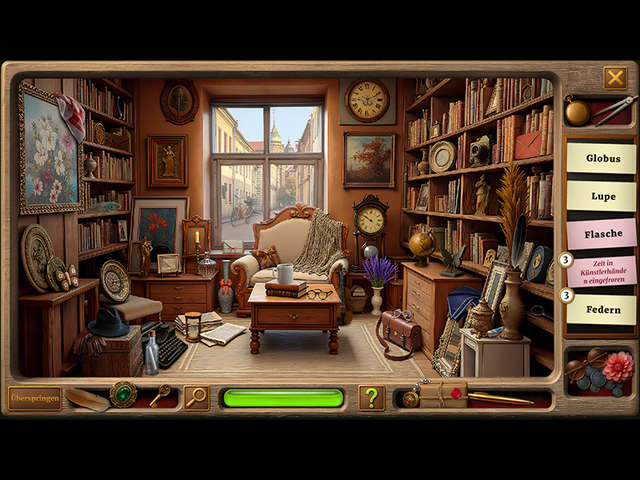Skip with the Überspringen button
The width and height of the screenshot is (640, 480).
click(35, 397)
